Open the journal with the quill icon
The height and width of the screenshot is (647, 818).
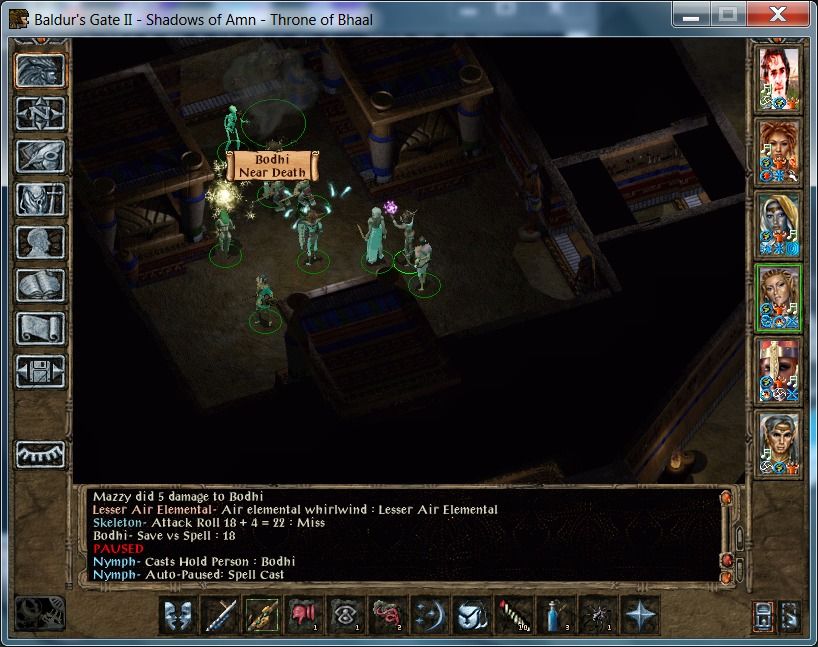[41, 156]
